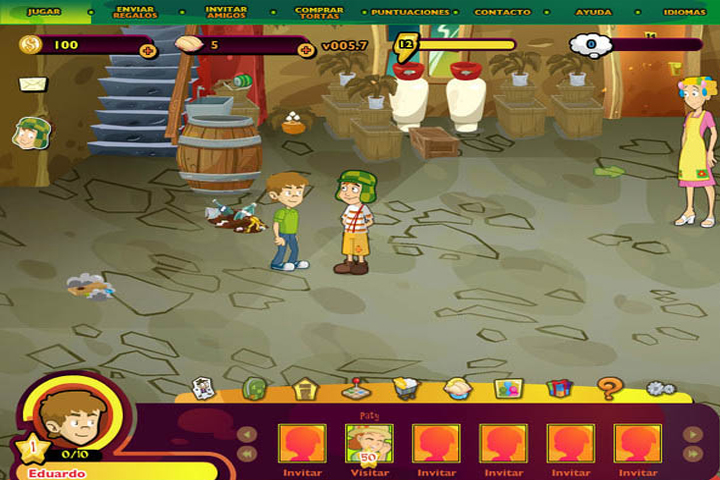This screenshot has width=720, height=480.
Task: Add coins with the coin plus button
Action: [x=148, y=50]
